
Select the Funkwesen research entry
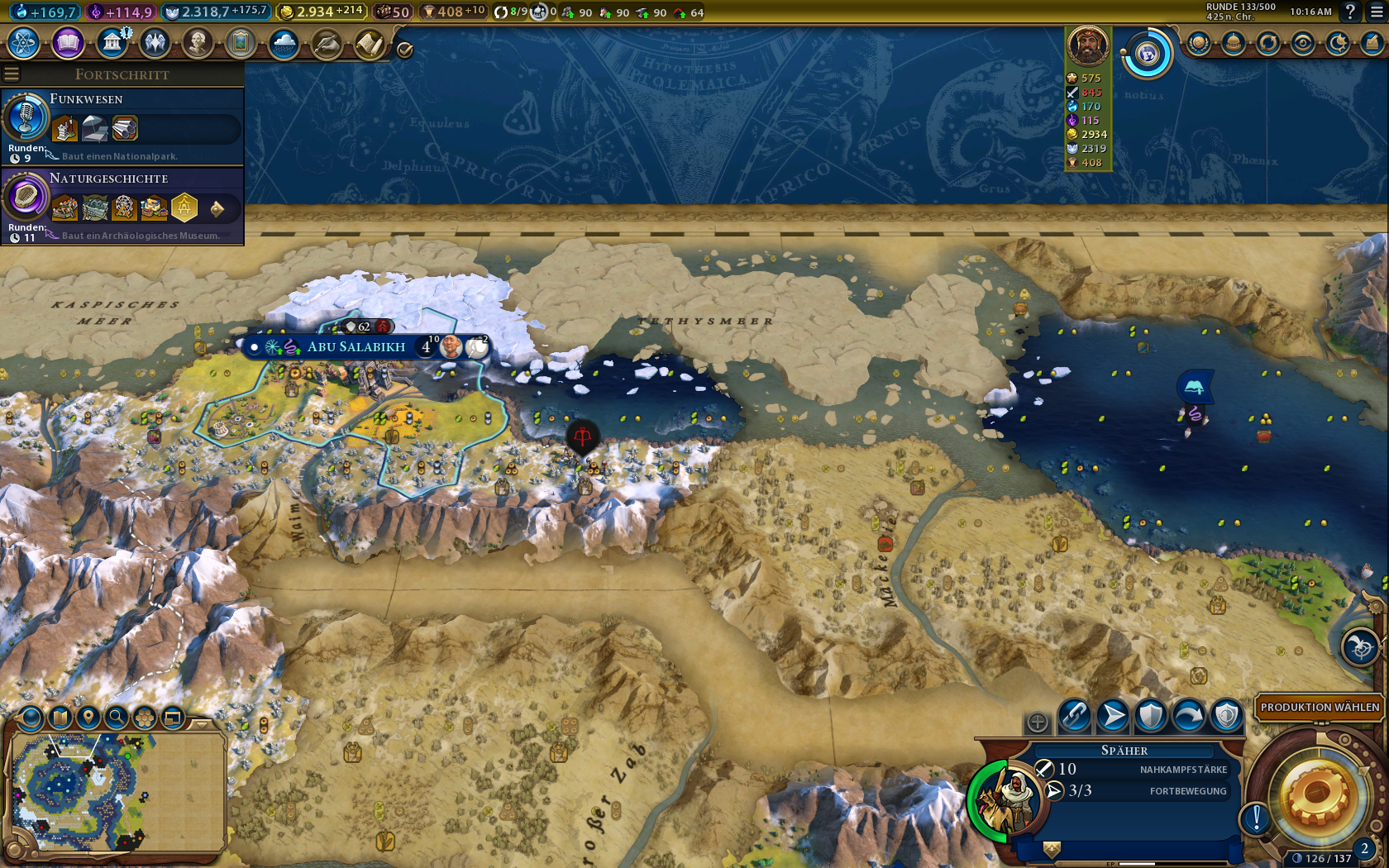coord(122,126)
